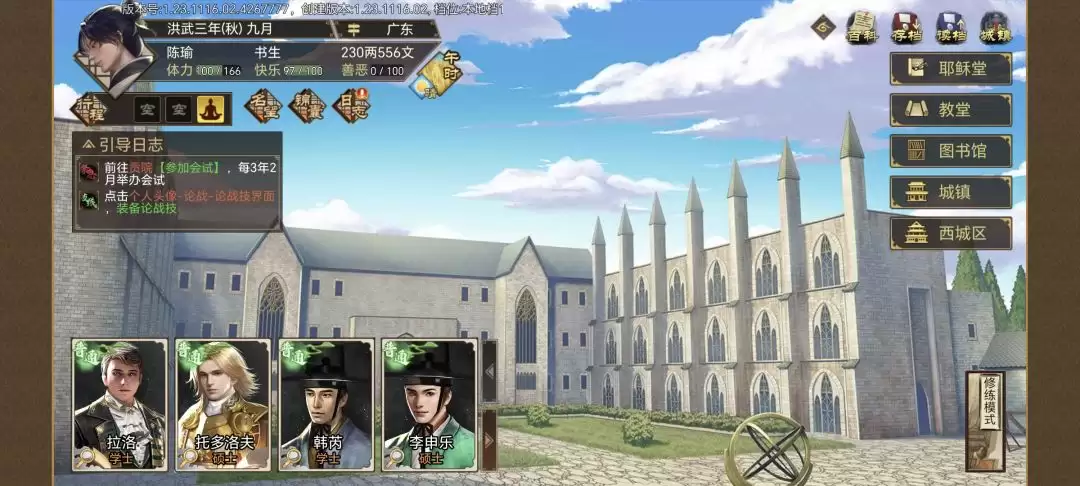Save the game with 存档
Viewport: 1080px width, 486px height.
(906, 26)
